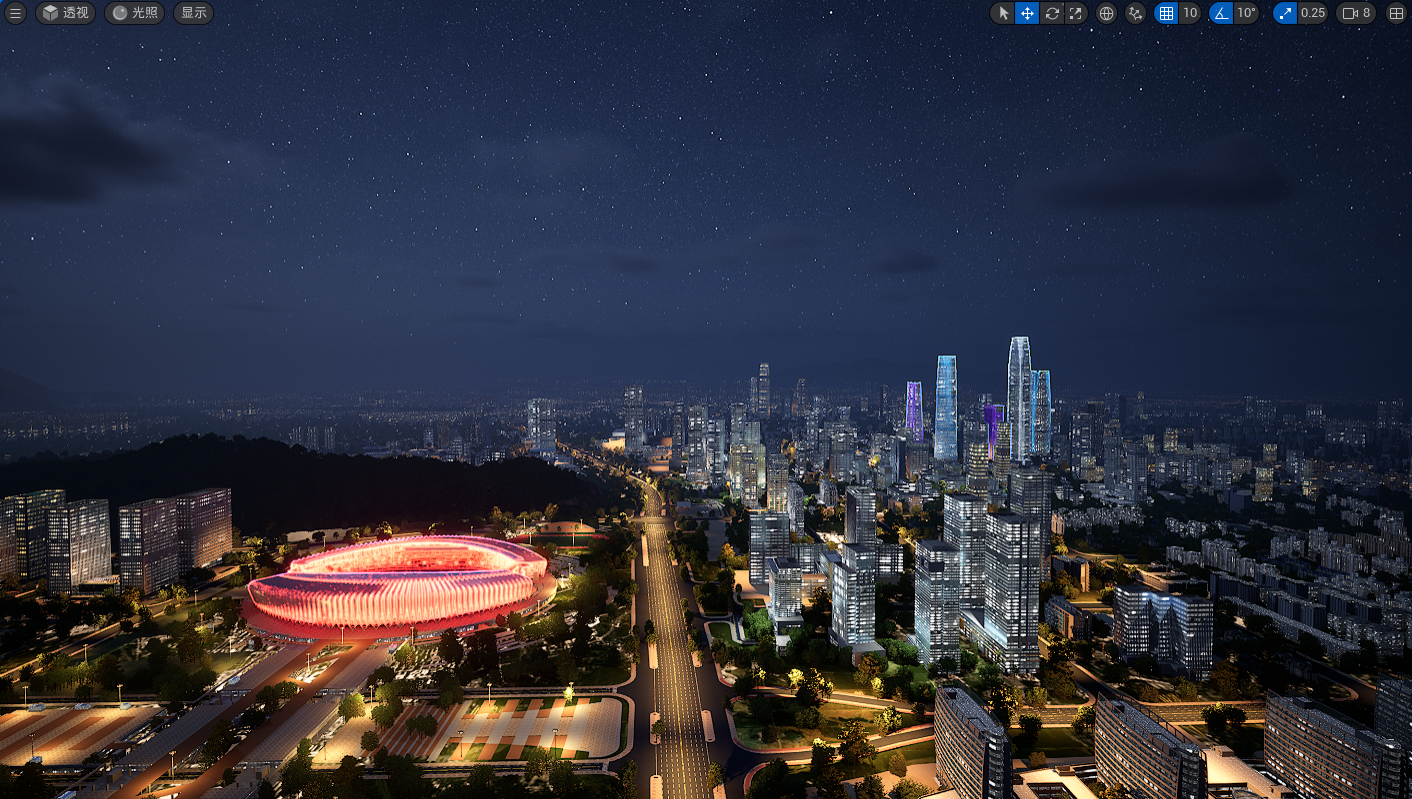The image size is (1412, 799).
Task: Open the 显示 show flags menu
Action: [194, 13]
